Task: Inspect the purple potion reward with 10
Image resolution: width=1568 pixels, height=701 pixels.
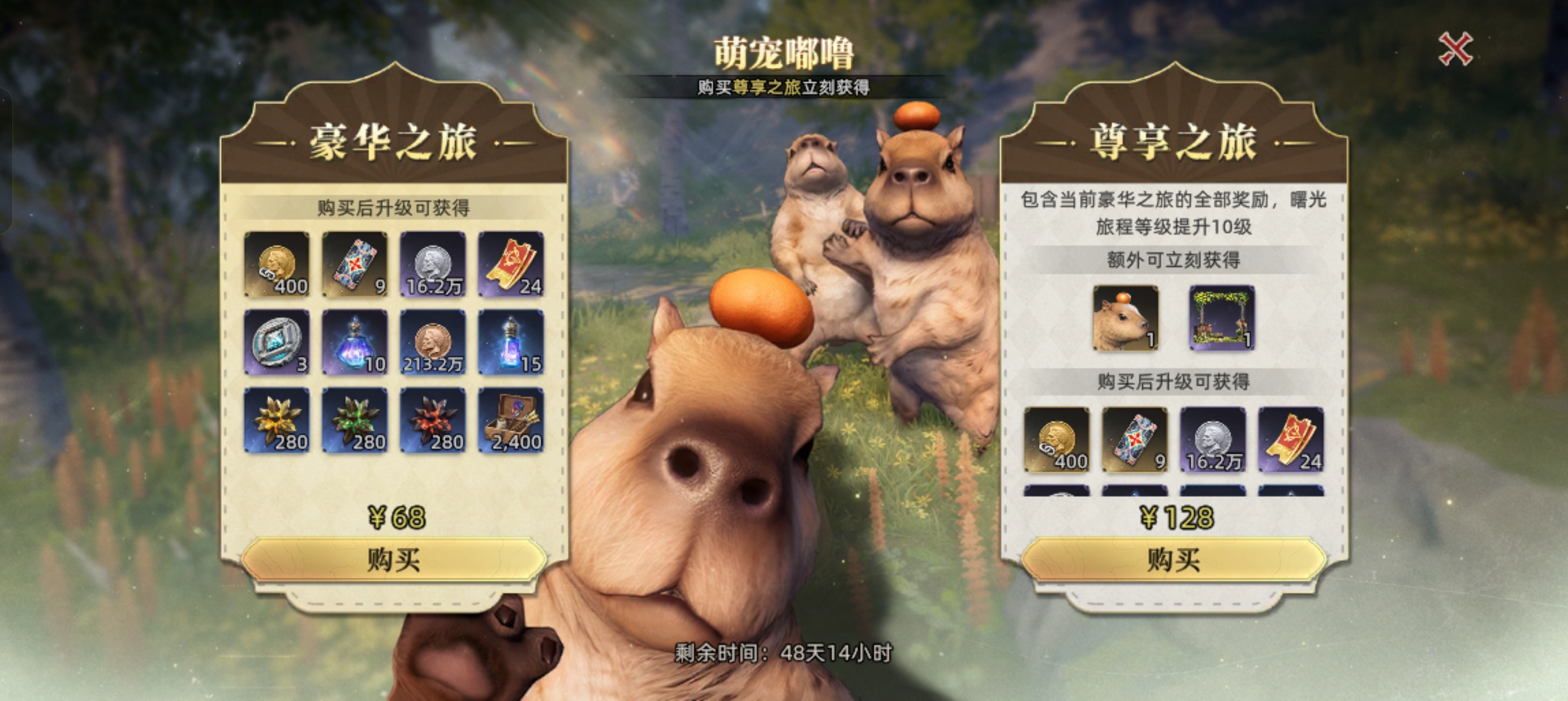Action: [x=355, y=342]
